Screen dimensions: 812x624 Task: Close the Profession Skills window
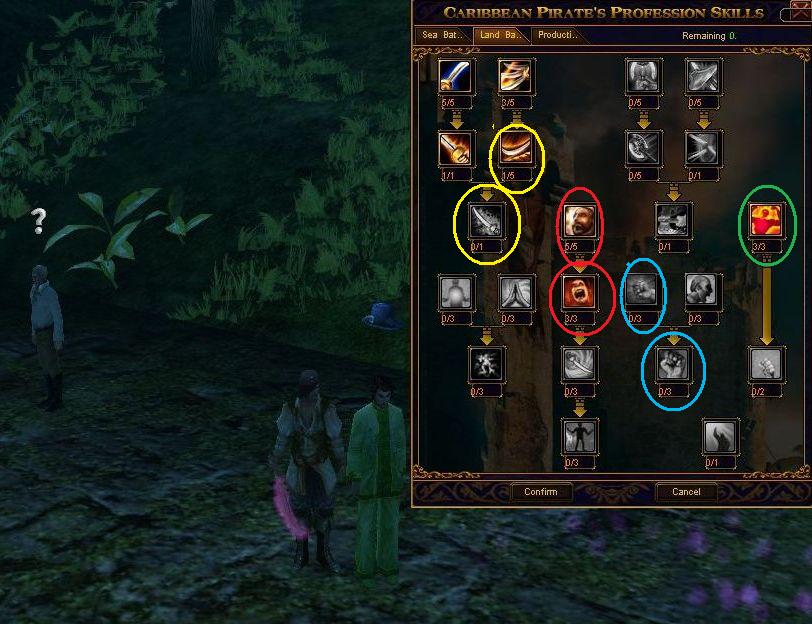pyautogui.click(x=796, y=12)
